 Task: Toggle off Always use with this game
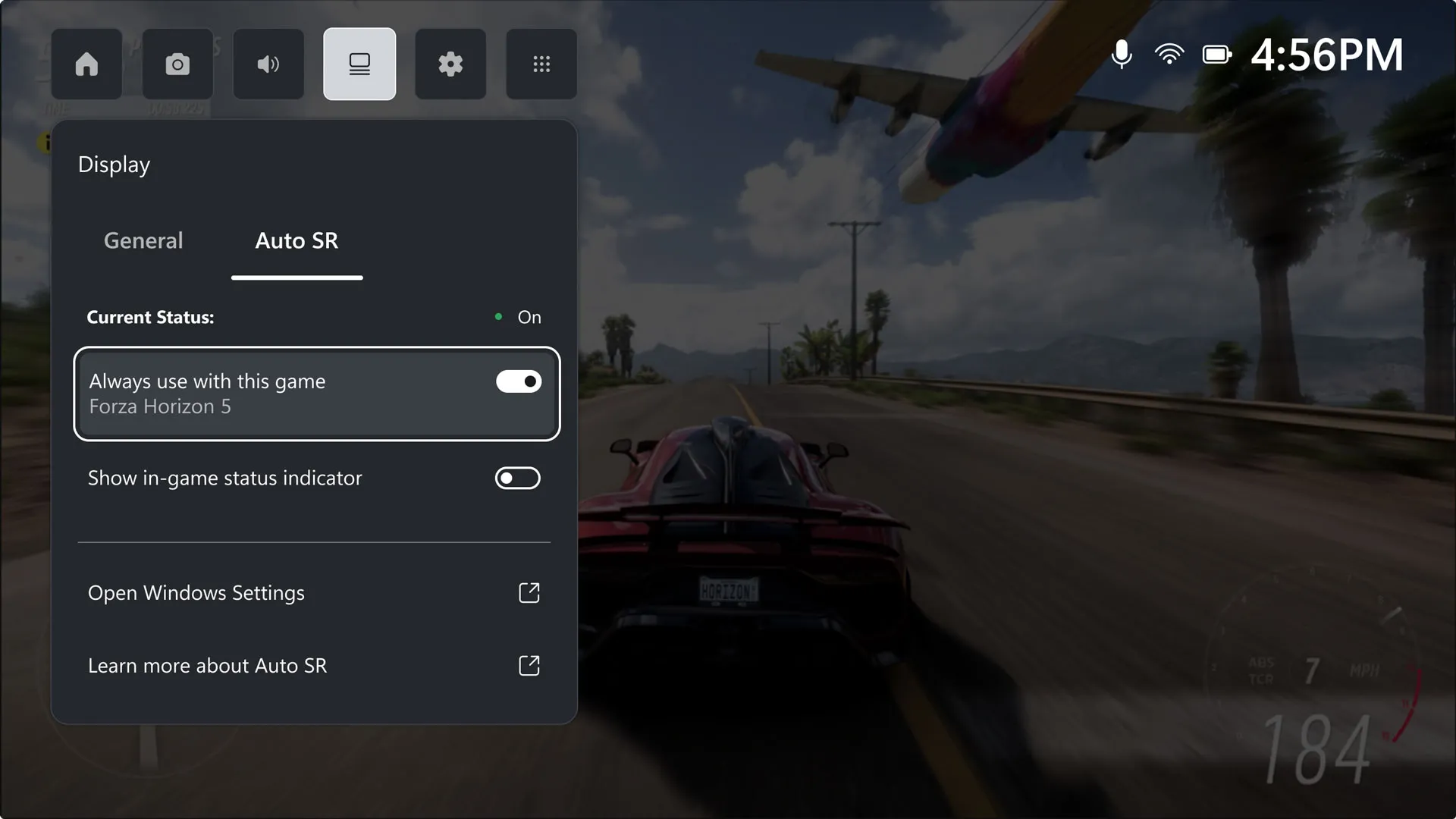(x=518, y=381)
